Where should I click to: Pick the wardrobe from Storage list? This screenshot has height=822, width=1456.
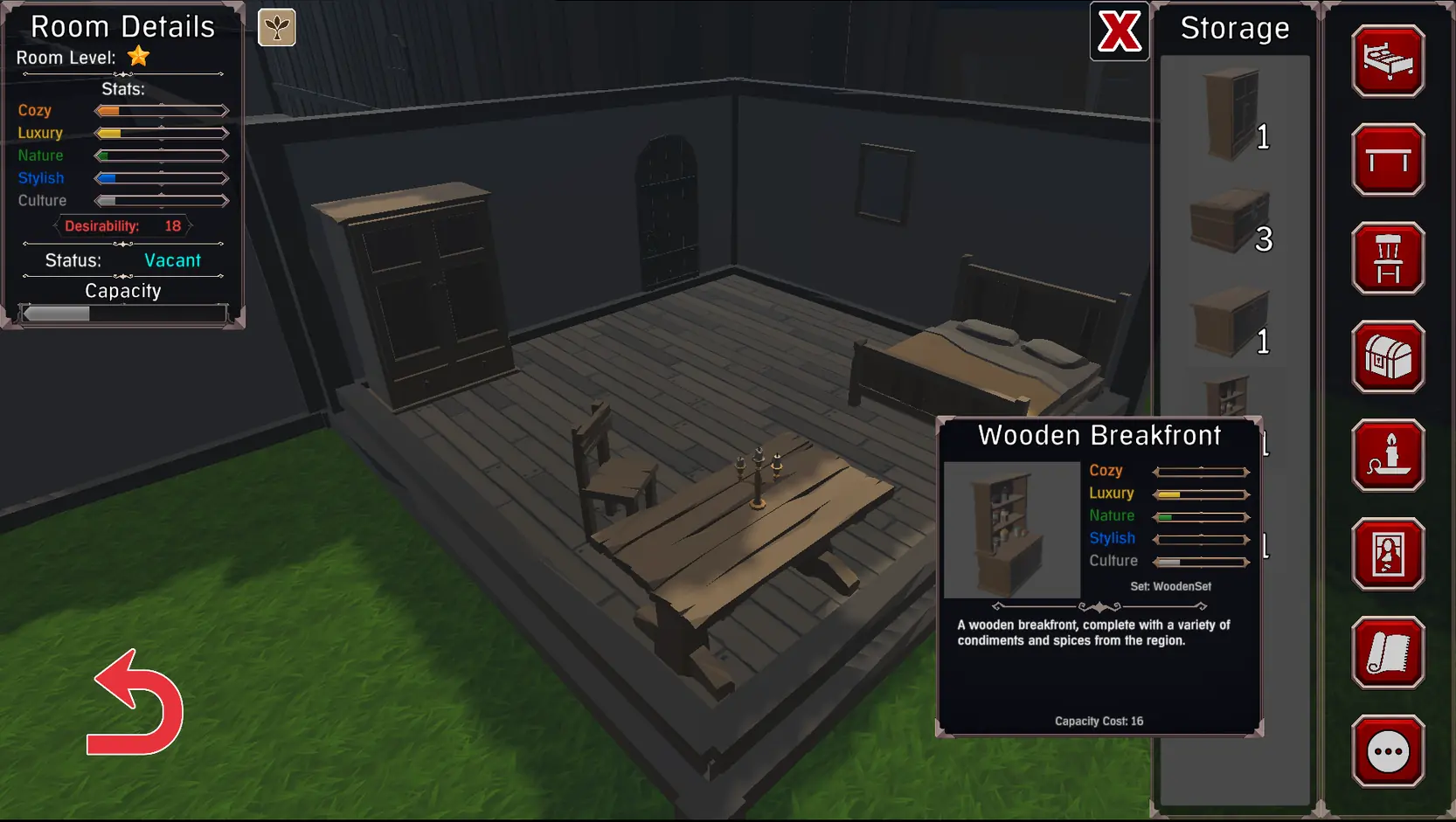pos(1231,115)
